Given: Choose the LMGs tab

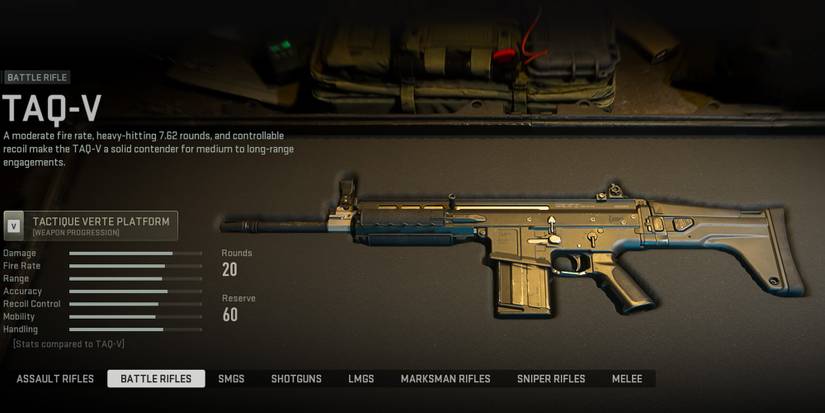Looking at the screenshot, I should 361,379.
